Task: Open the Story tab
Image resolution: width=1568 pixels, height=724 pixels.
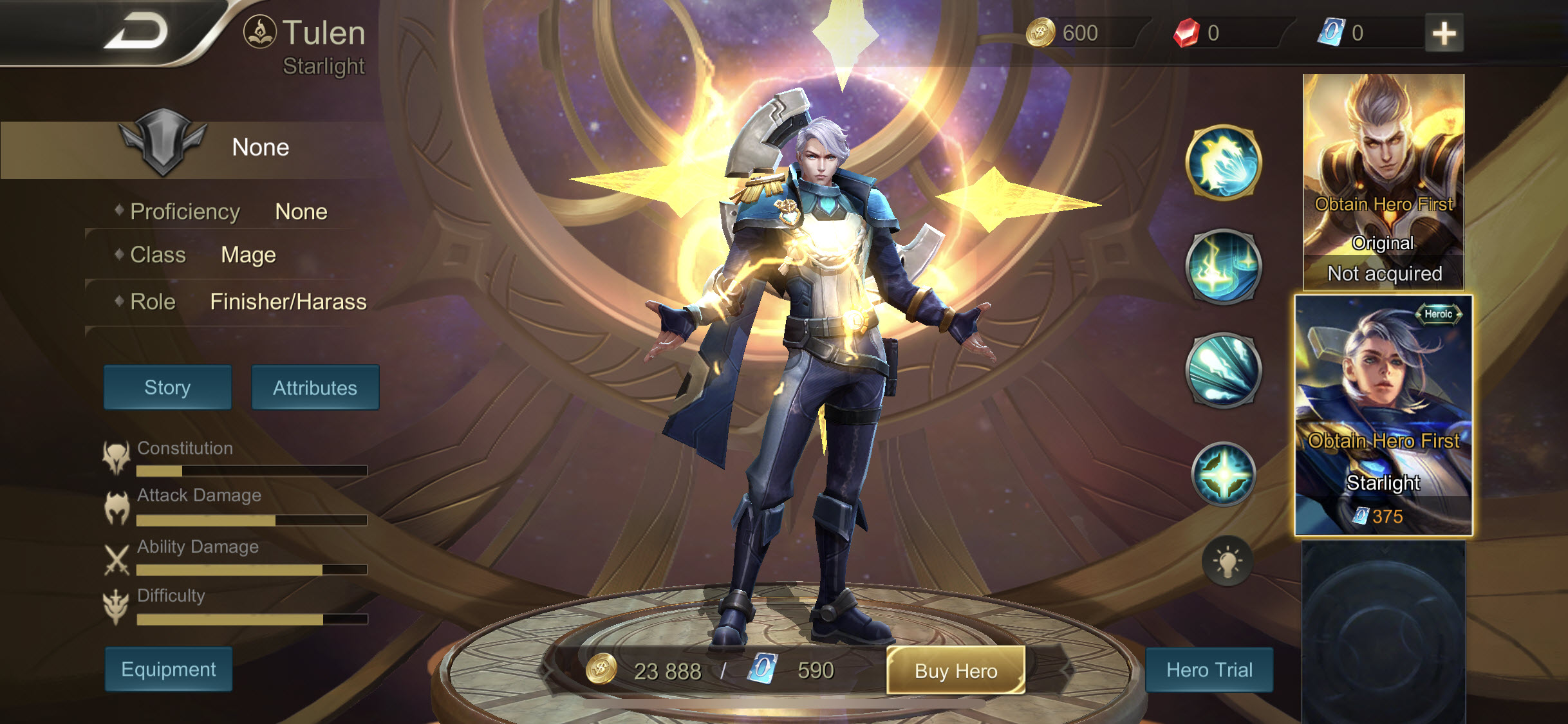Action: pos(167,387)
